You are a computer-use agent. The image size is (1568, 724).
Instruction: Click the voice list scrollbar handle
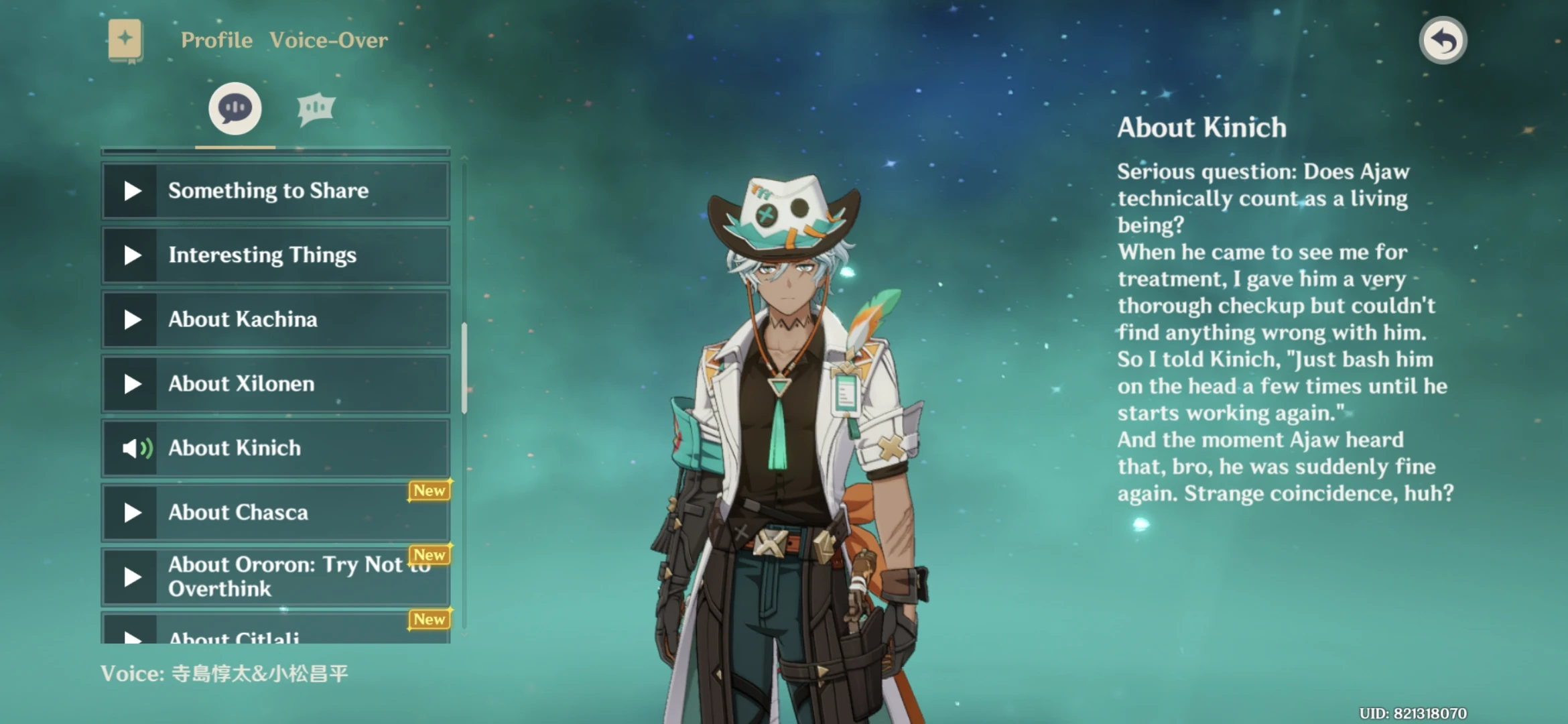point(464,367)
